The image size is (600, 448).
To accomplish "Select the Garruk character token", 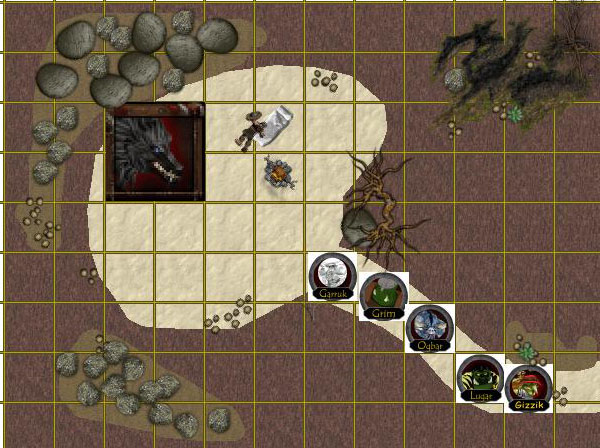I will click(333, 277).
